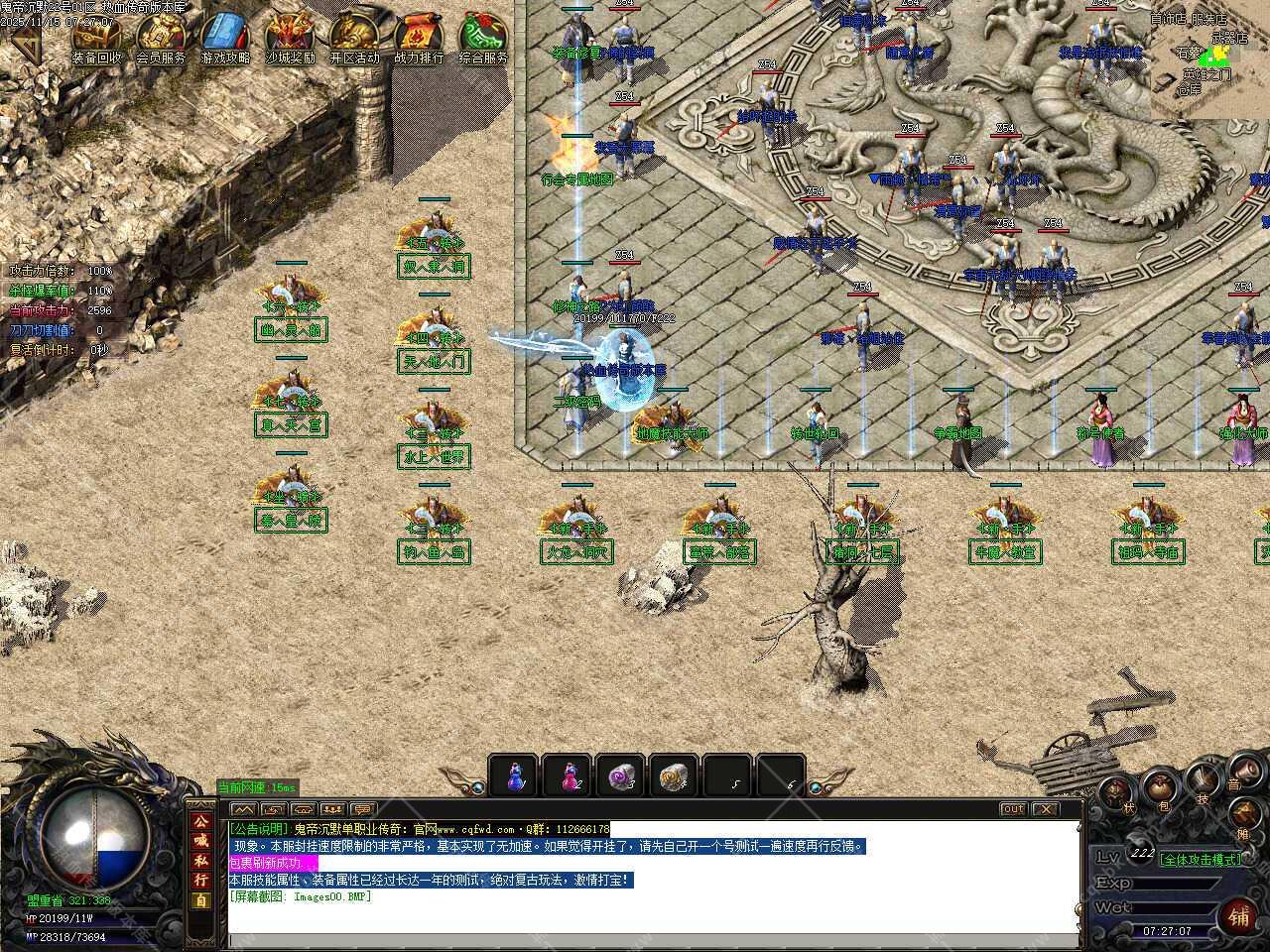
Task: Use the blue potion in hotbar slot 1
Action: 516,775
